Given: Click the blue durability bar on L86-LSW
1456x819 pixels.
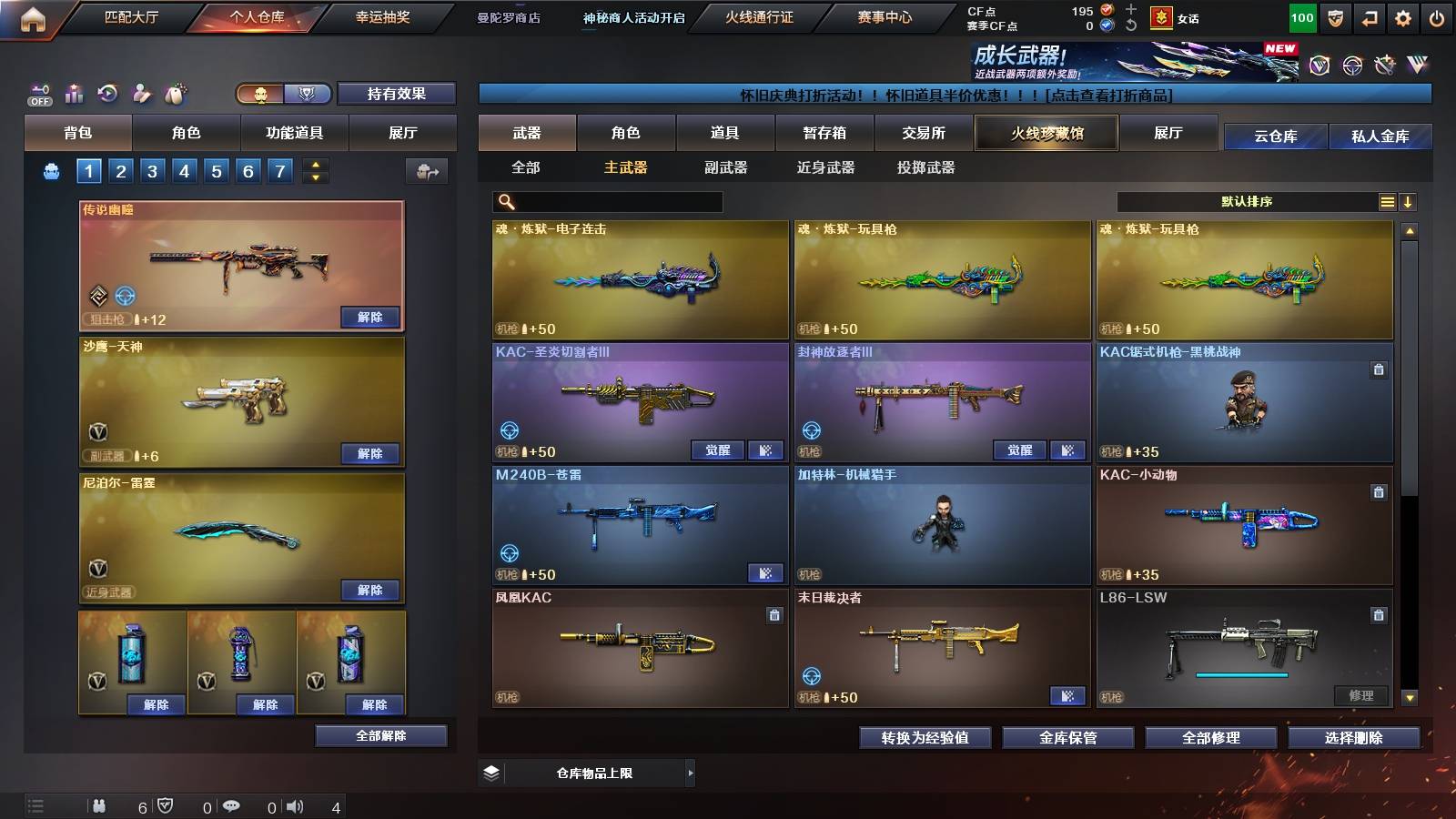Looking at the screenshot, I should [x=1239, y=674].
